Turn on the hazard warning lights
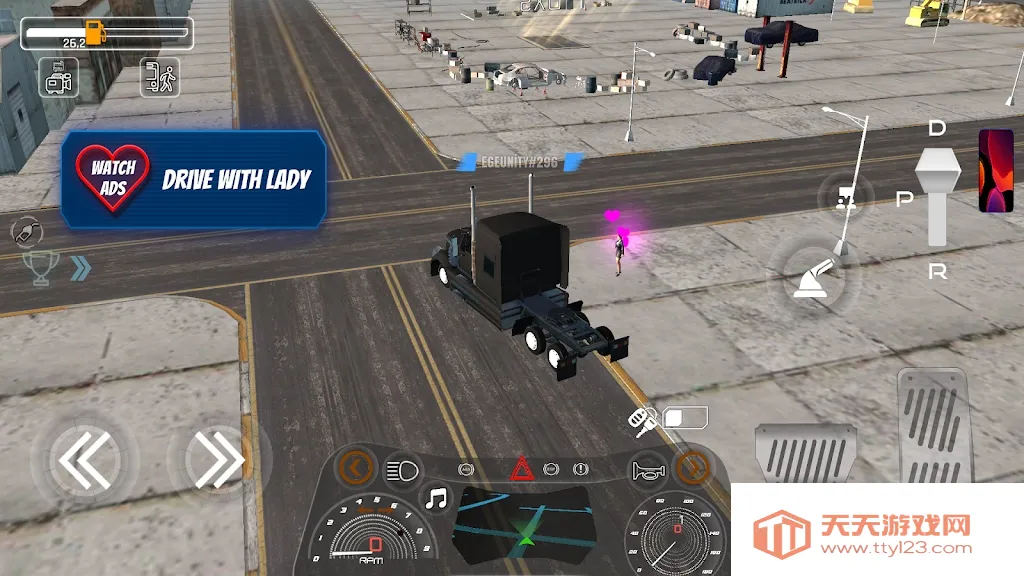This screenshot has height=576, width=1024. coord(521,468)
